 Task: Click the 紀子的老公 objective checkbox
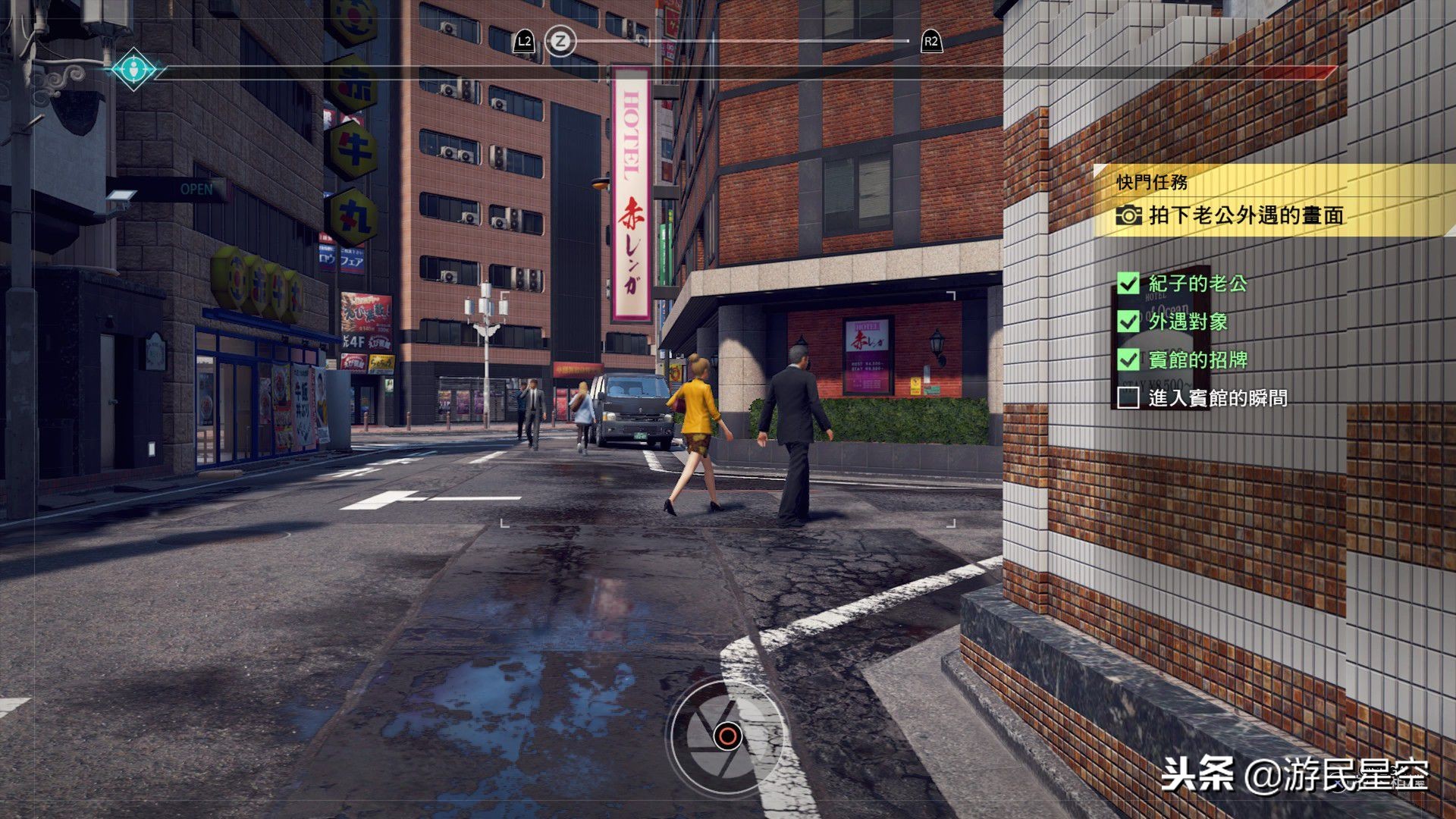pos(1128,284)
